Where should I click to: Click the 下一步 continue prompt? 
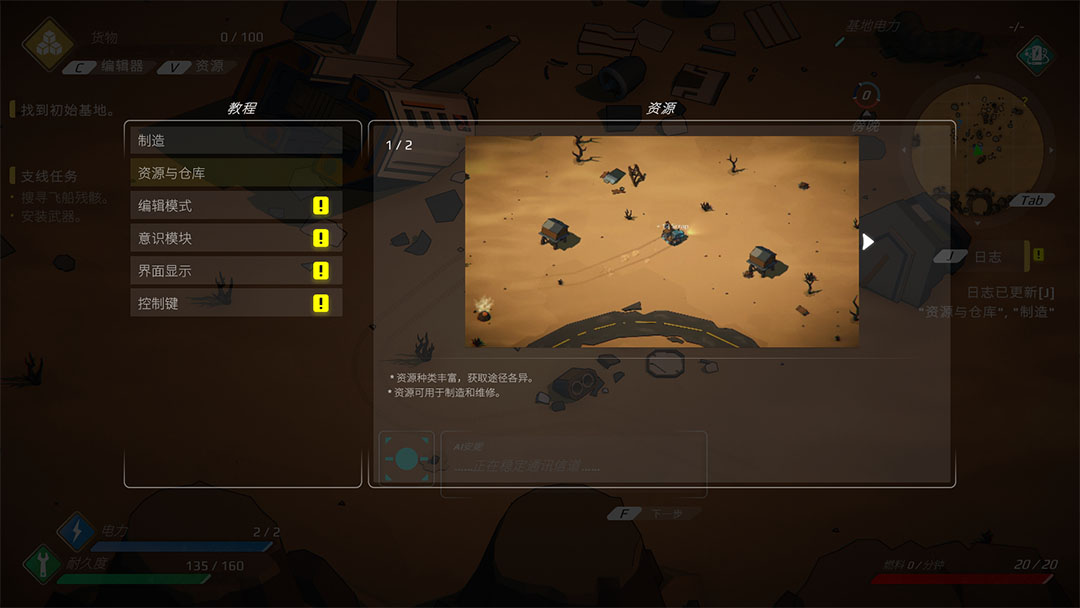[655, 514]
